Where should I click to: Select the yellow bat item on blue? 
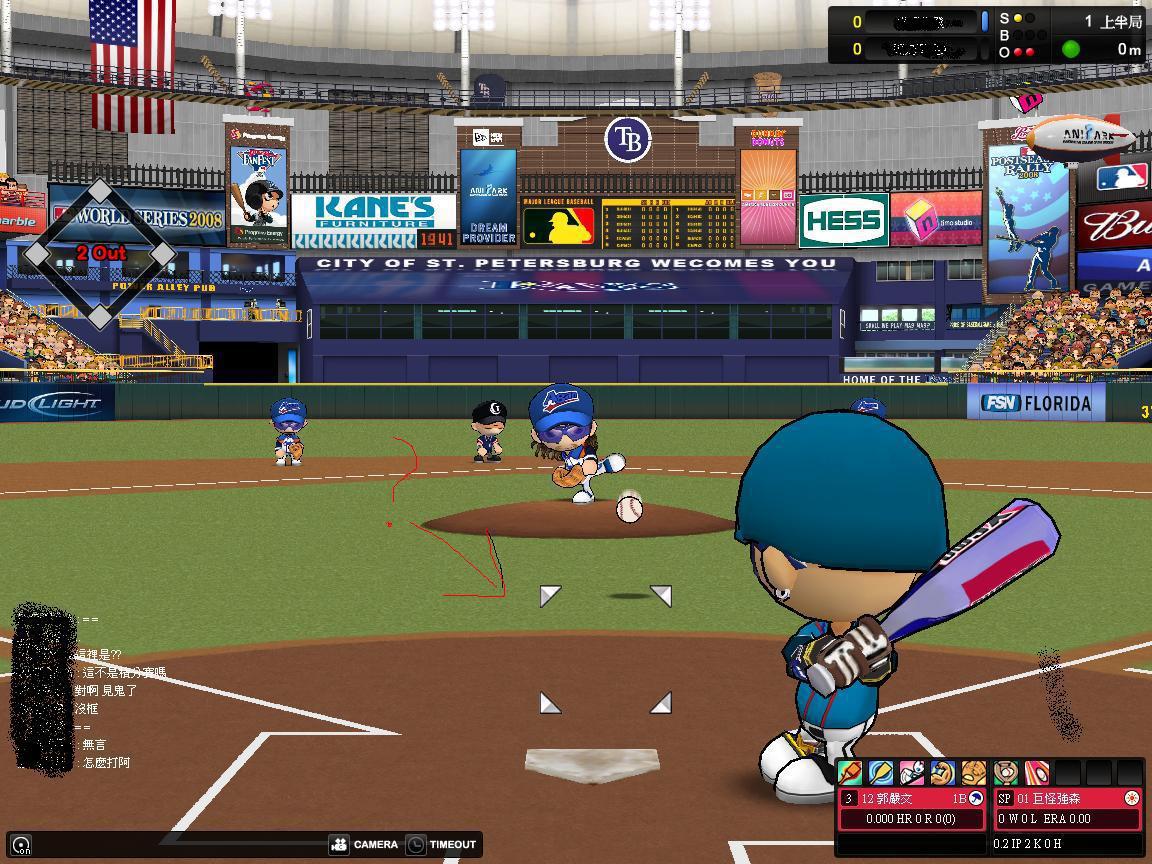coord(881,773)
